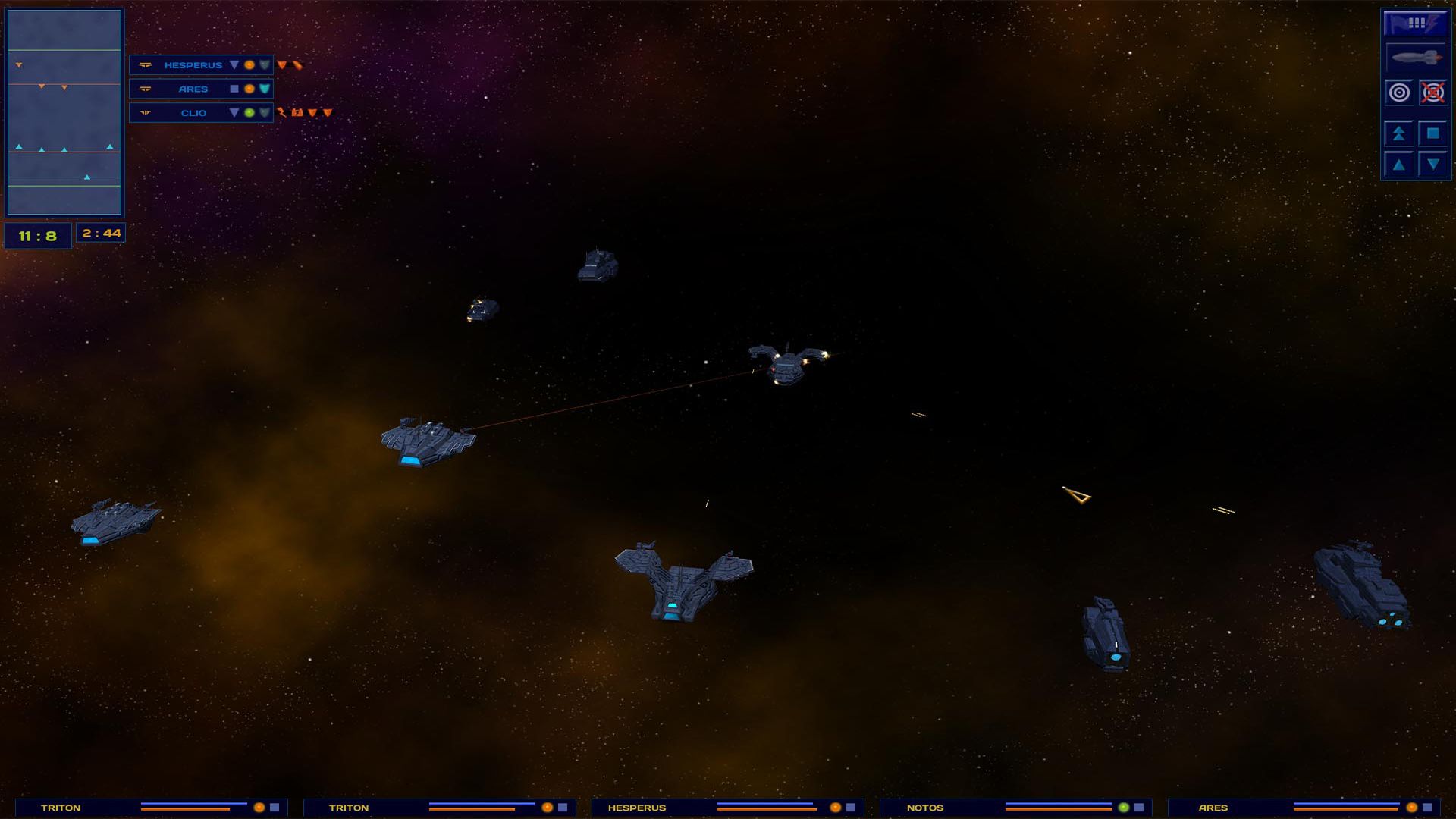Image resolution: width=1456 pixels, height=819 pixels.
Task: Click the down-arrow button
Action: pyautogui.click(x=1432, y=165)
